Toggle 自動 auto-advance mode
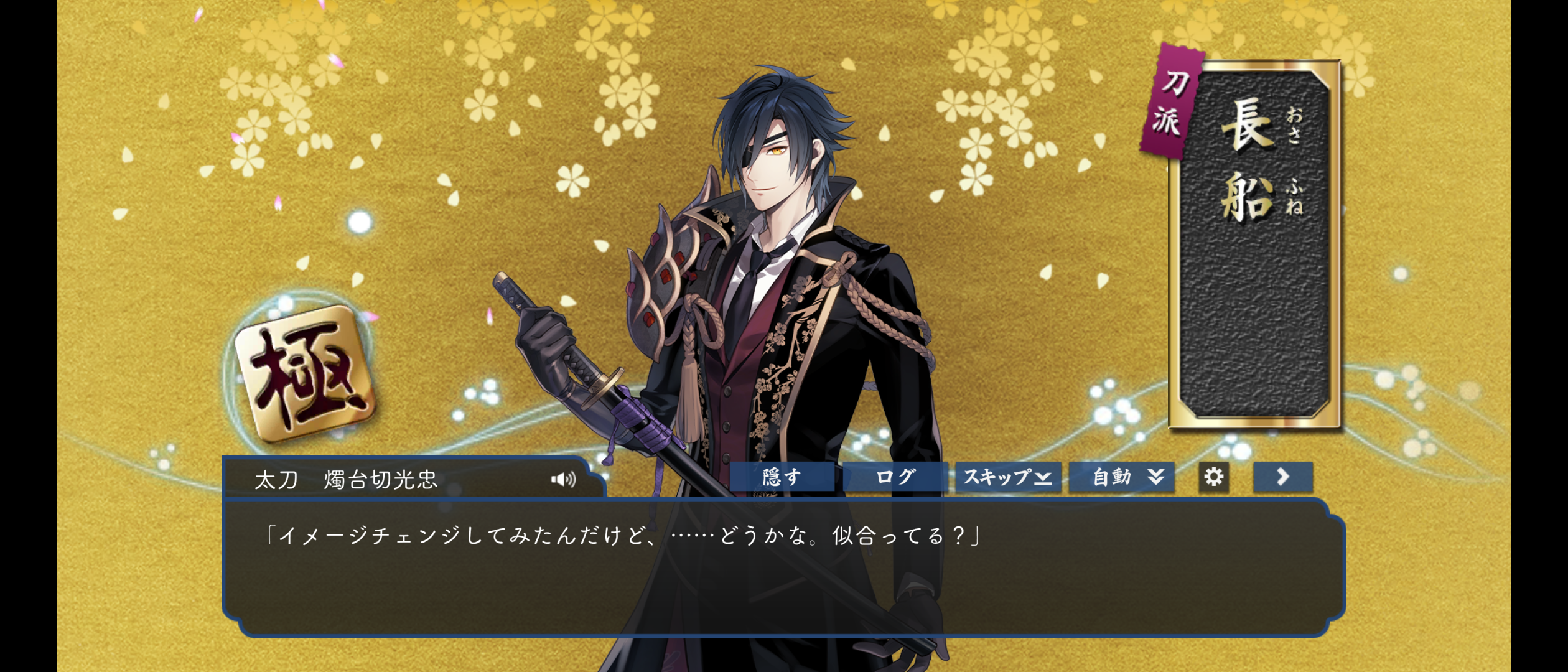This screenshot has width=1568, height=672. point(1121,477)
